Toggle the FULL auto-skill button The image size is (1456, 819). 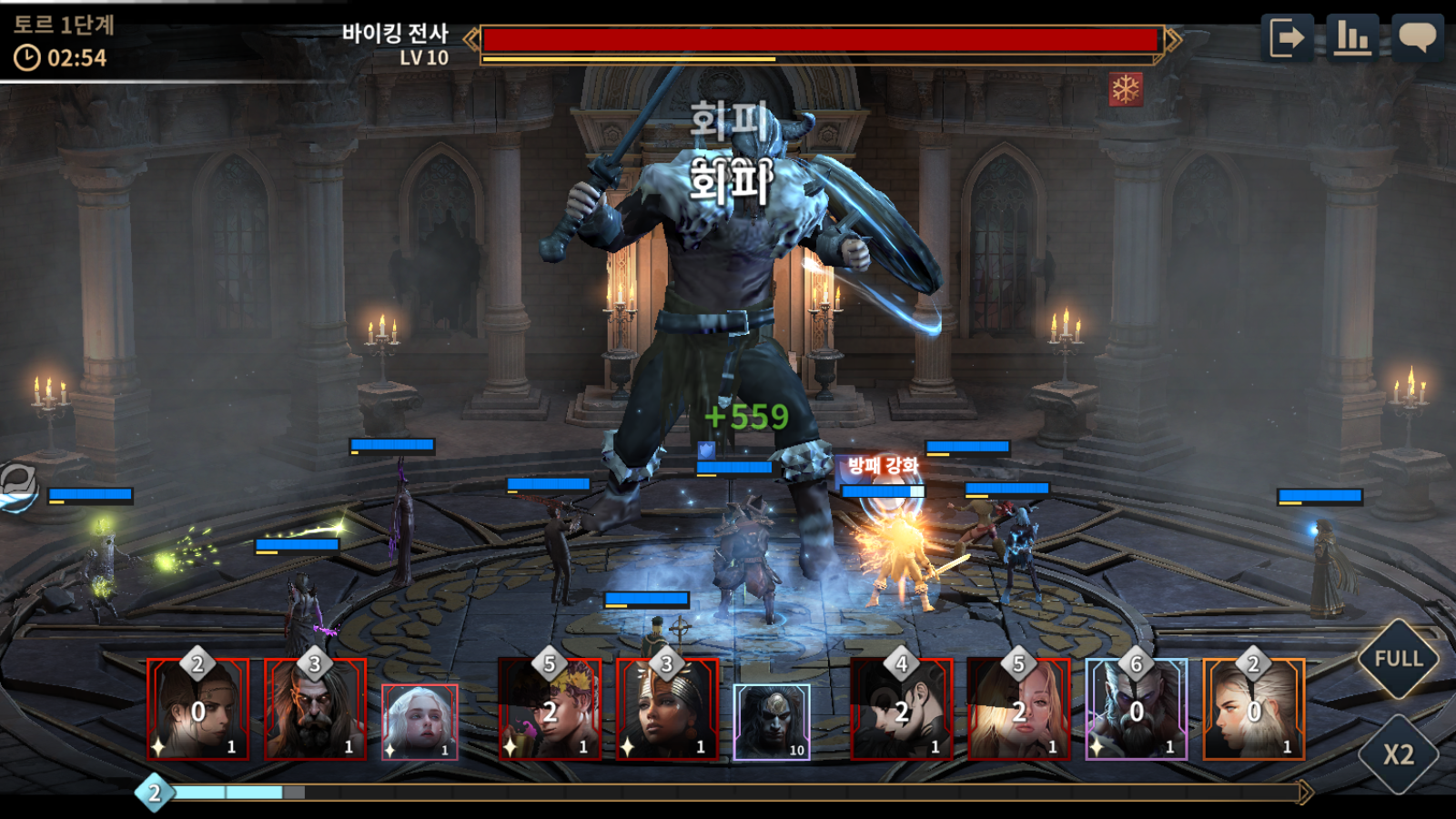coord(1398,659)
